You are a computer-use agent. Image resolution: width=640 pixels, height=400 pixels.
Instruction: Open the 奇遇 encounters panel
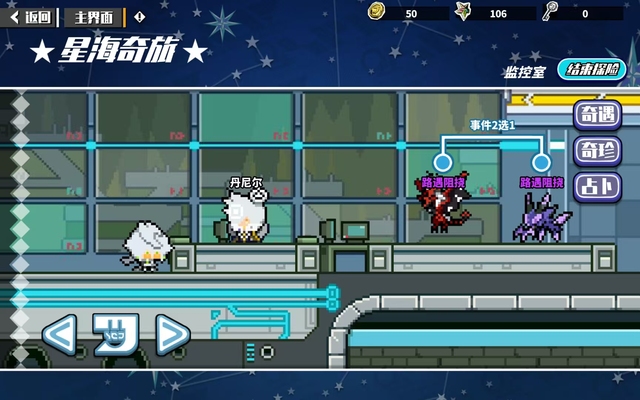click(596, 115)
